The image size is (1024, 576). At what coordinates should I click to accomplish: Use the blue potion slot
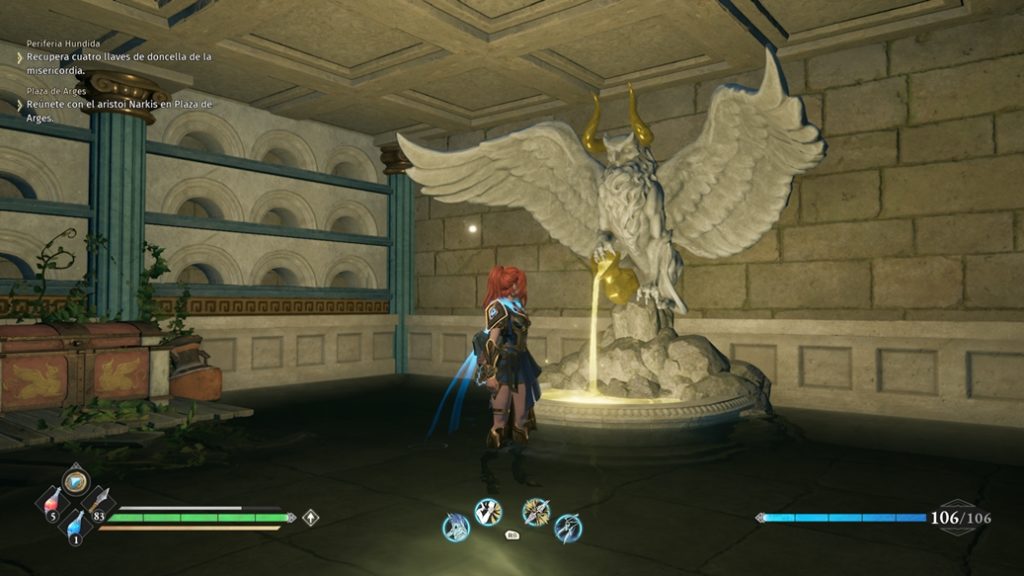pos(75,526)
